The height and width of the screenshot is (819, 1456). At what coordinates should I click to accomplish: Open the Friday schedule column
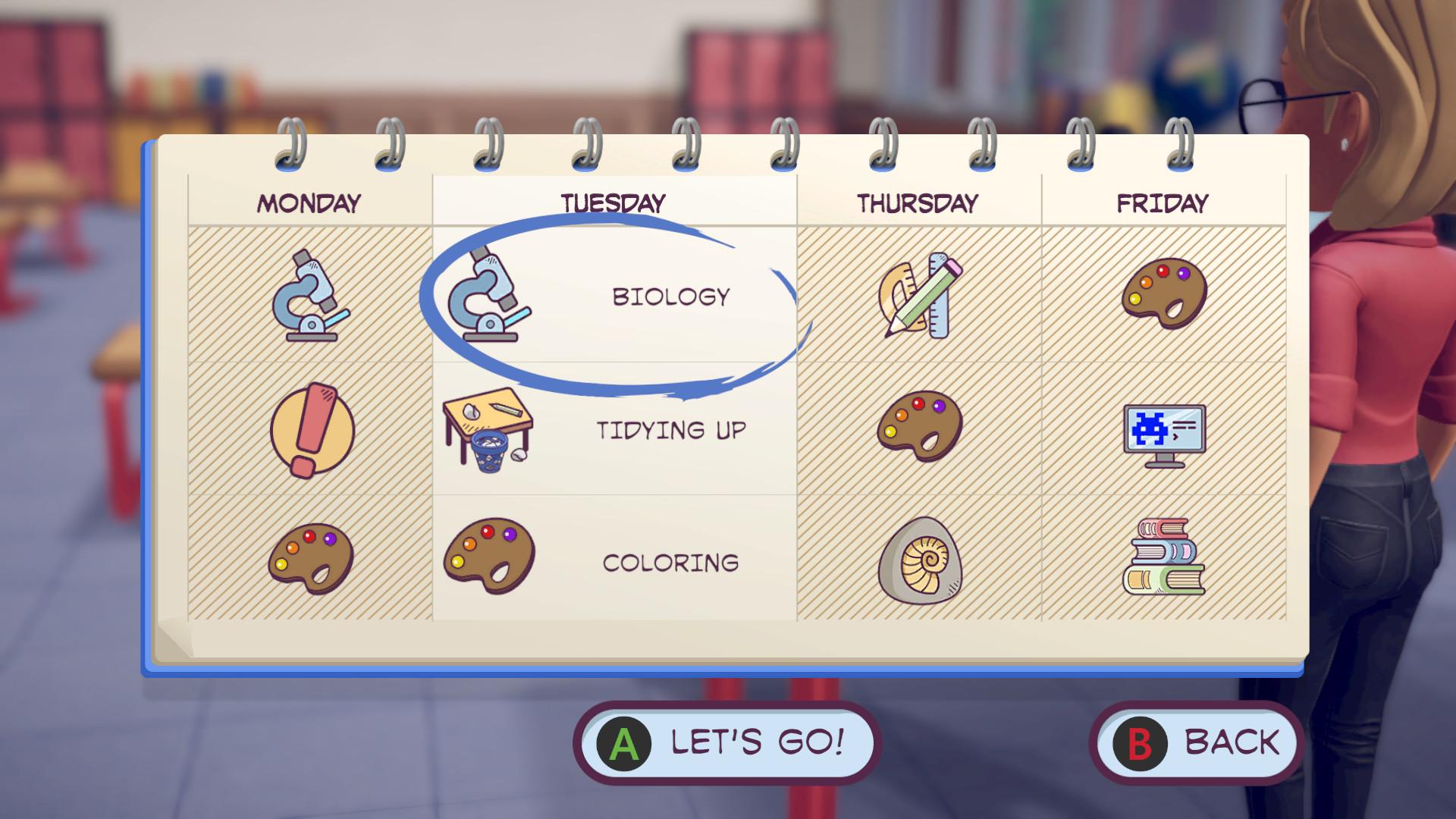1166,202
